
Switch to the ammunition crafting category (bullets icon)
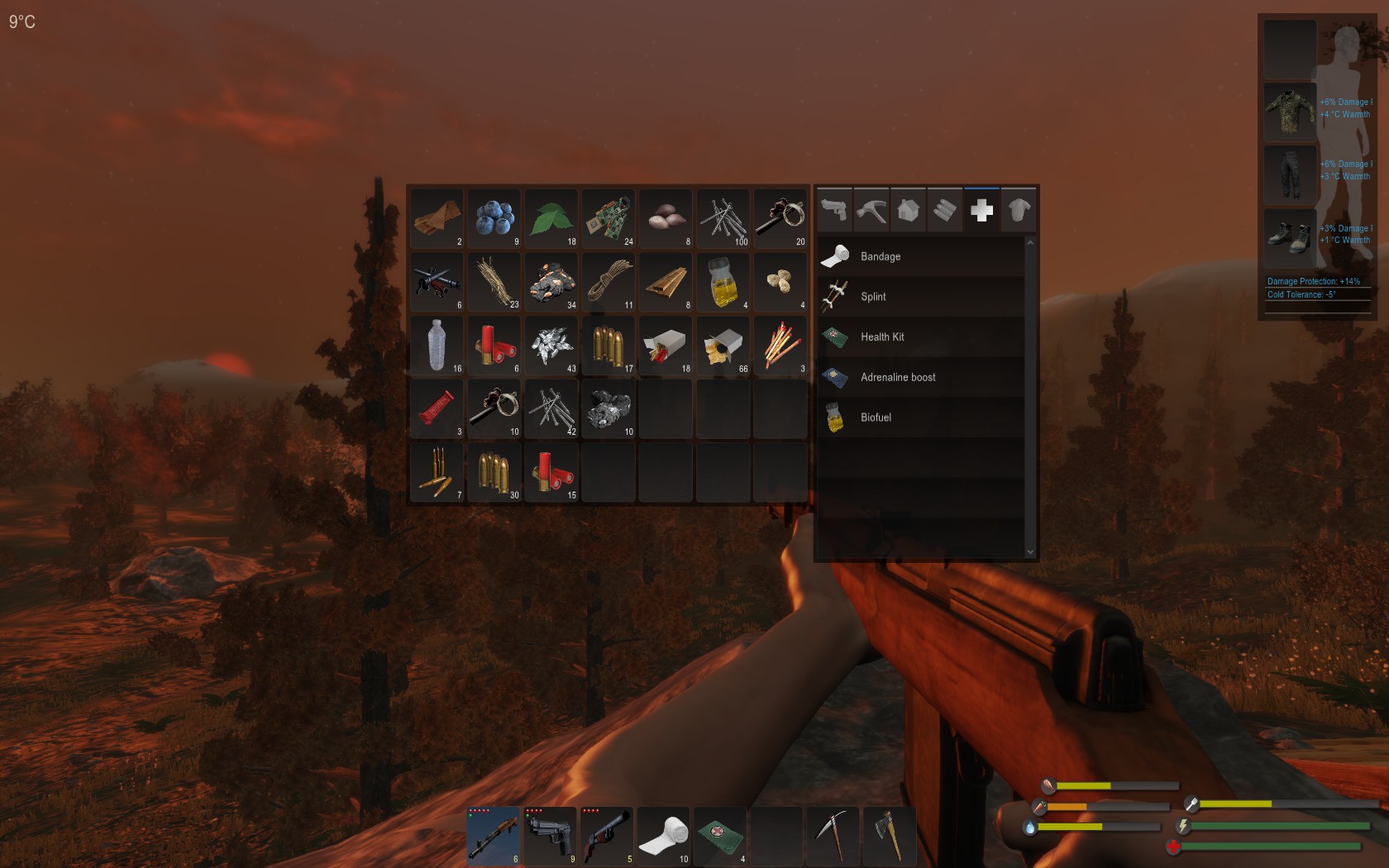click(x=945, y=210)
